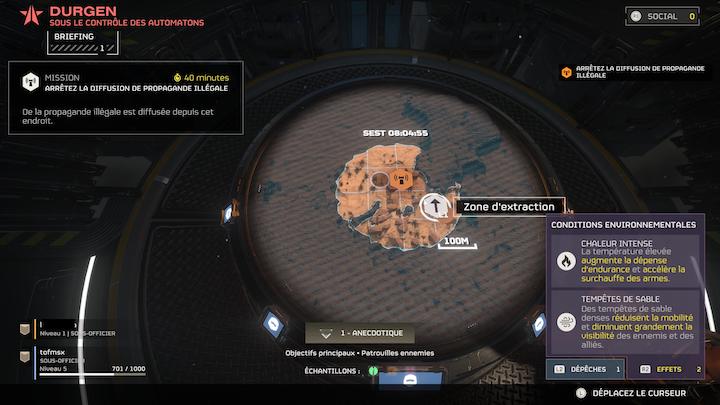Screen dimensions: 720x405
Task: Click the empty circle landing marker on map
Action: pos(379,180)
